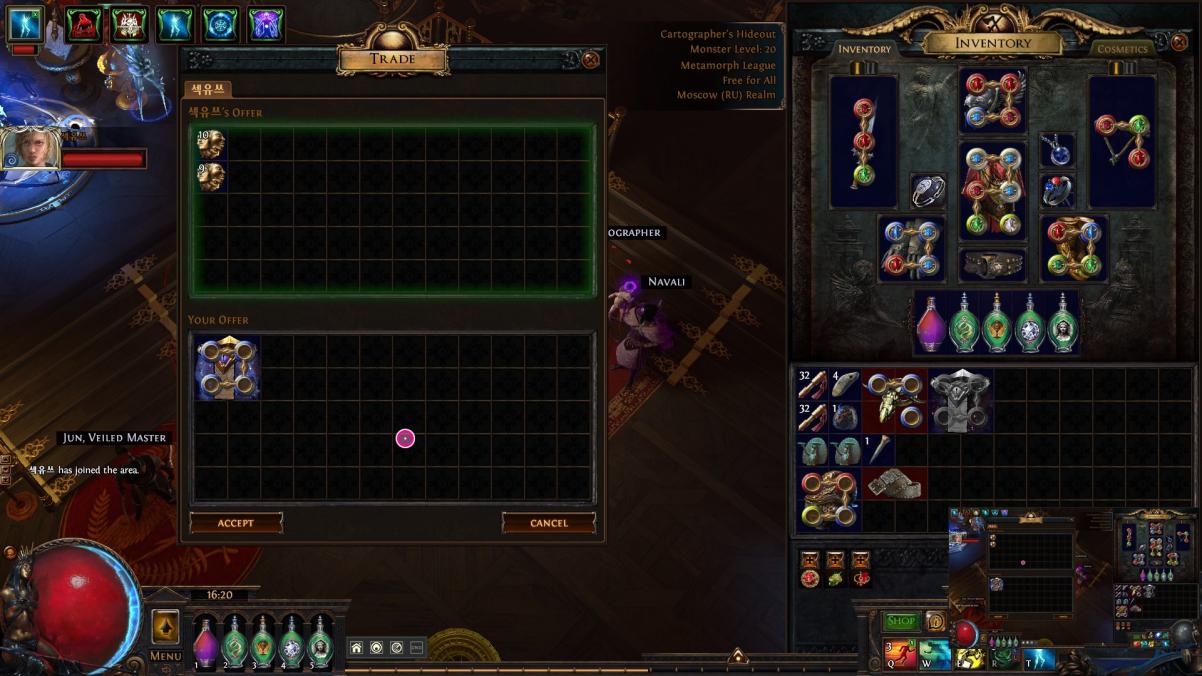Cancel the trade
Screen dimensions: 1202x676
[548, 523]
